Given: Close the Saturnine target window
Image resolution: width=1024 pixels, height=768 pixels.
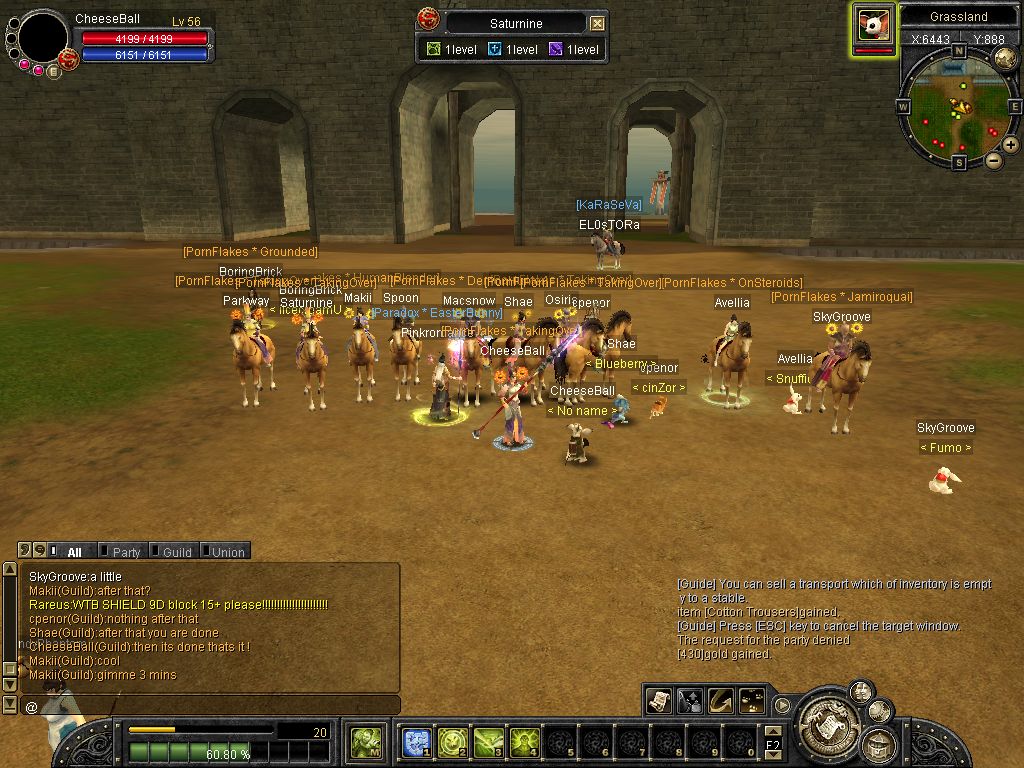Looking at the screenshot, I should [x=597, y=23].
